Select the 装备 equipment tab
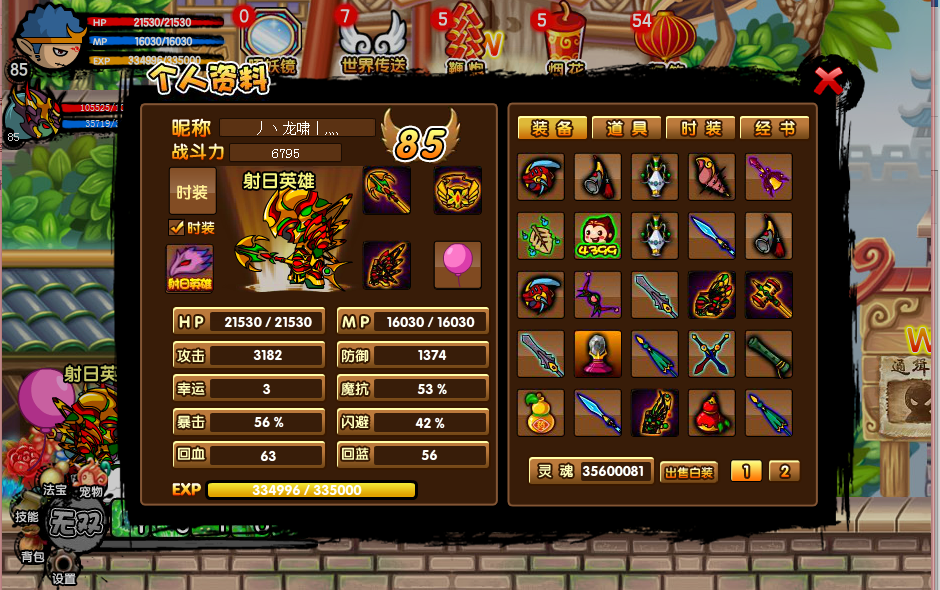The height and width of the screenshot is (590, 940). tap(552, 128)
